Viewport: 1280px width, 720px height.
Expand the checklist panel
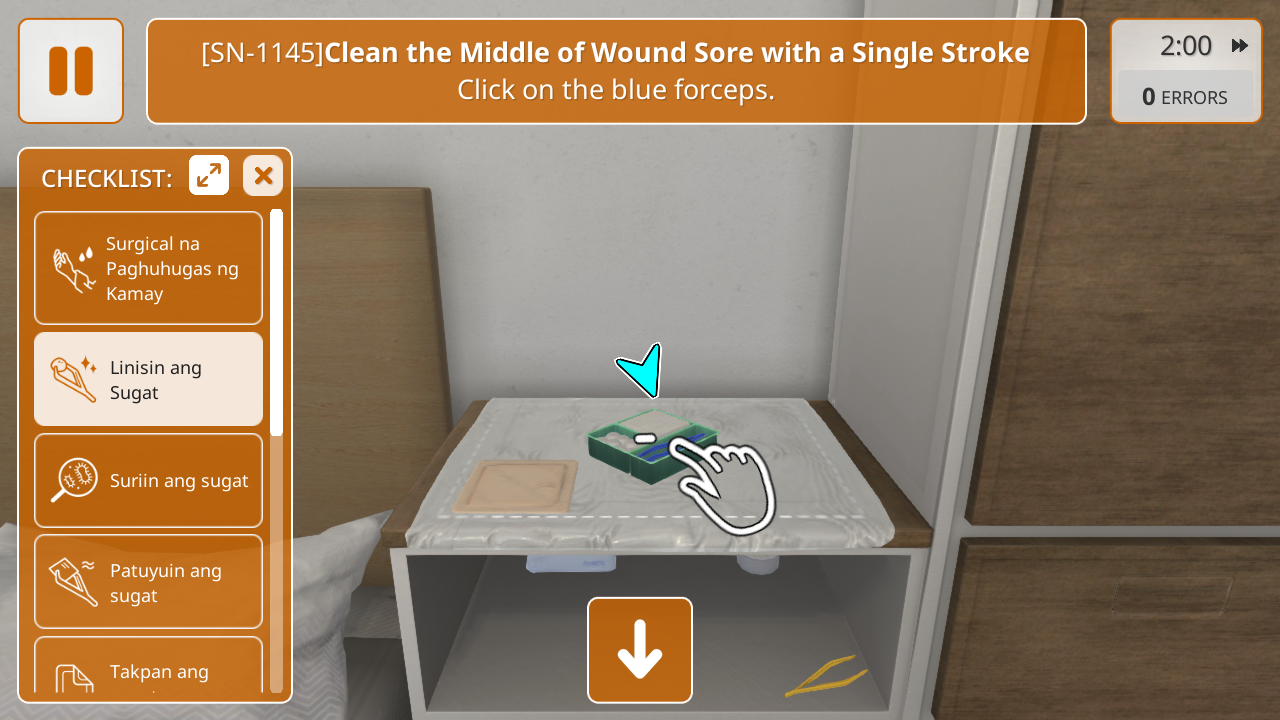click(x=209, y=176)
